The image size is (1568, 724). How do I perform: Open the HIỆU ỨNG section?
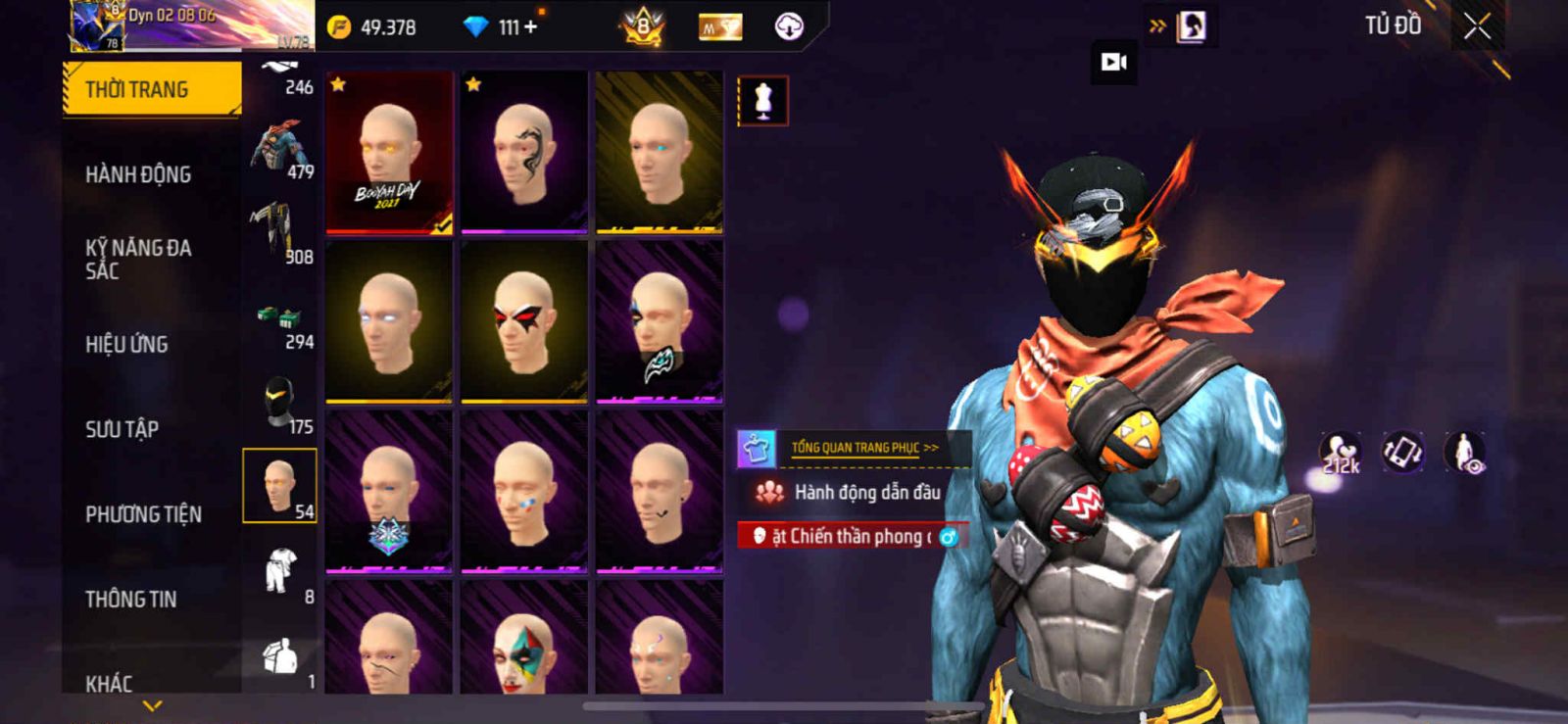click(126, 344)
